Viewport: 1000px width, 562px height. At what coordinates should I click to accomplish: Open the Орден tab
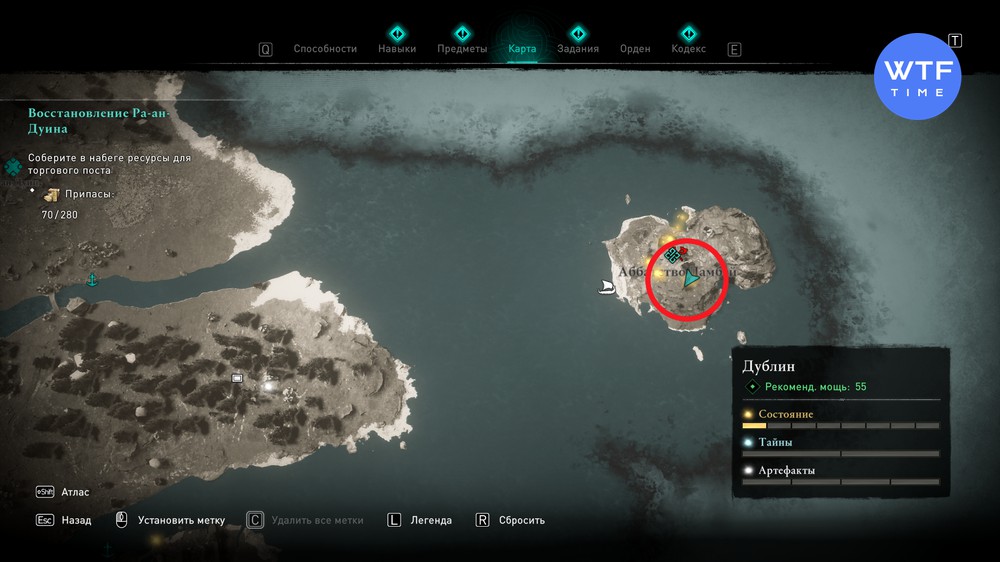click(x=635, y=49)
